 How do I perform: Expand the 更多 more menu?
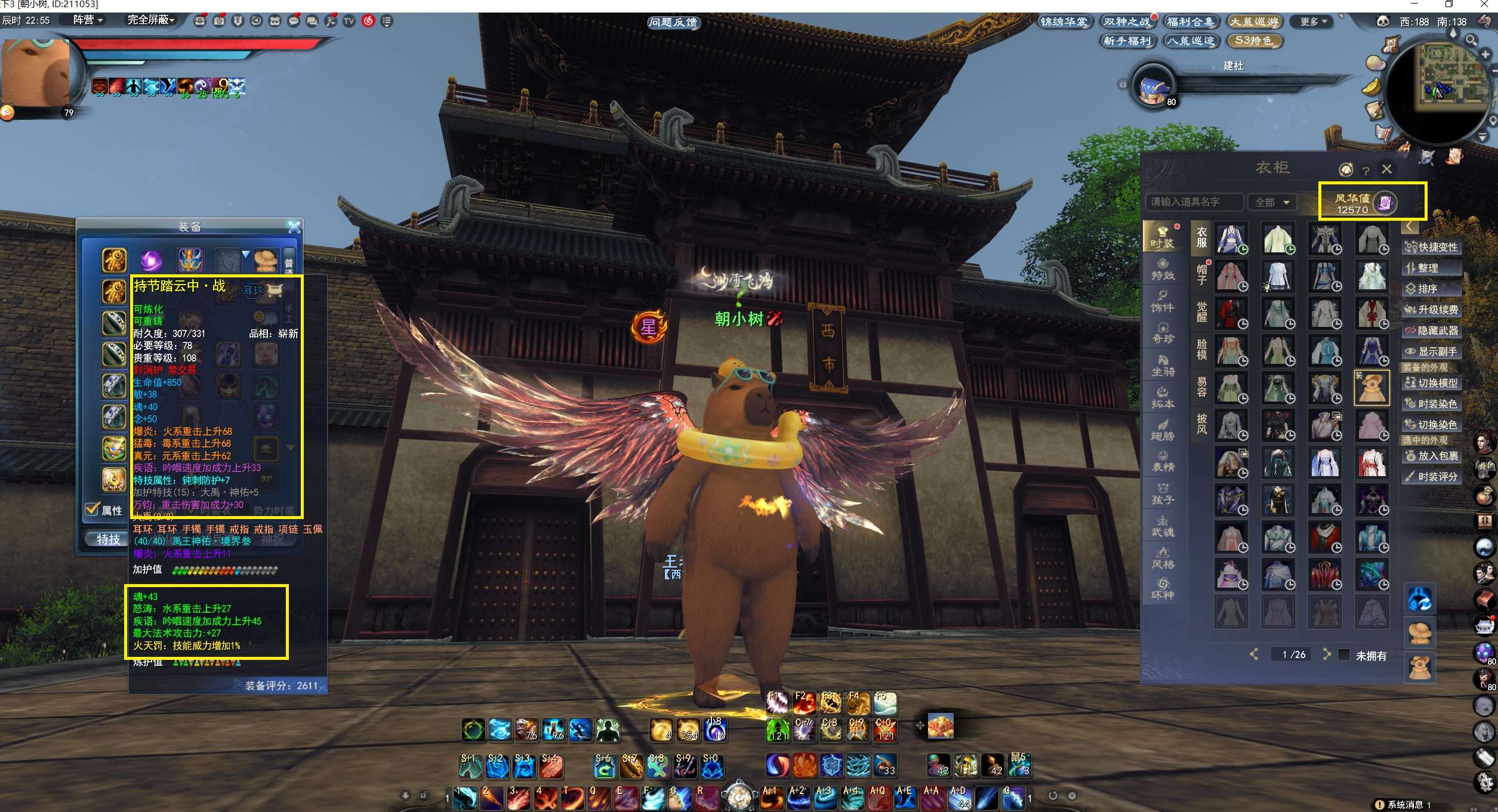[1313, 22]
